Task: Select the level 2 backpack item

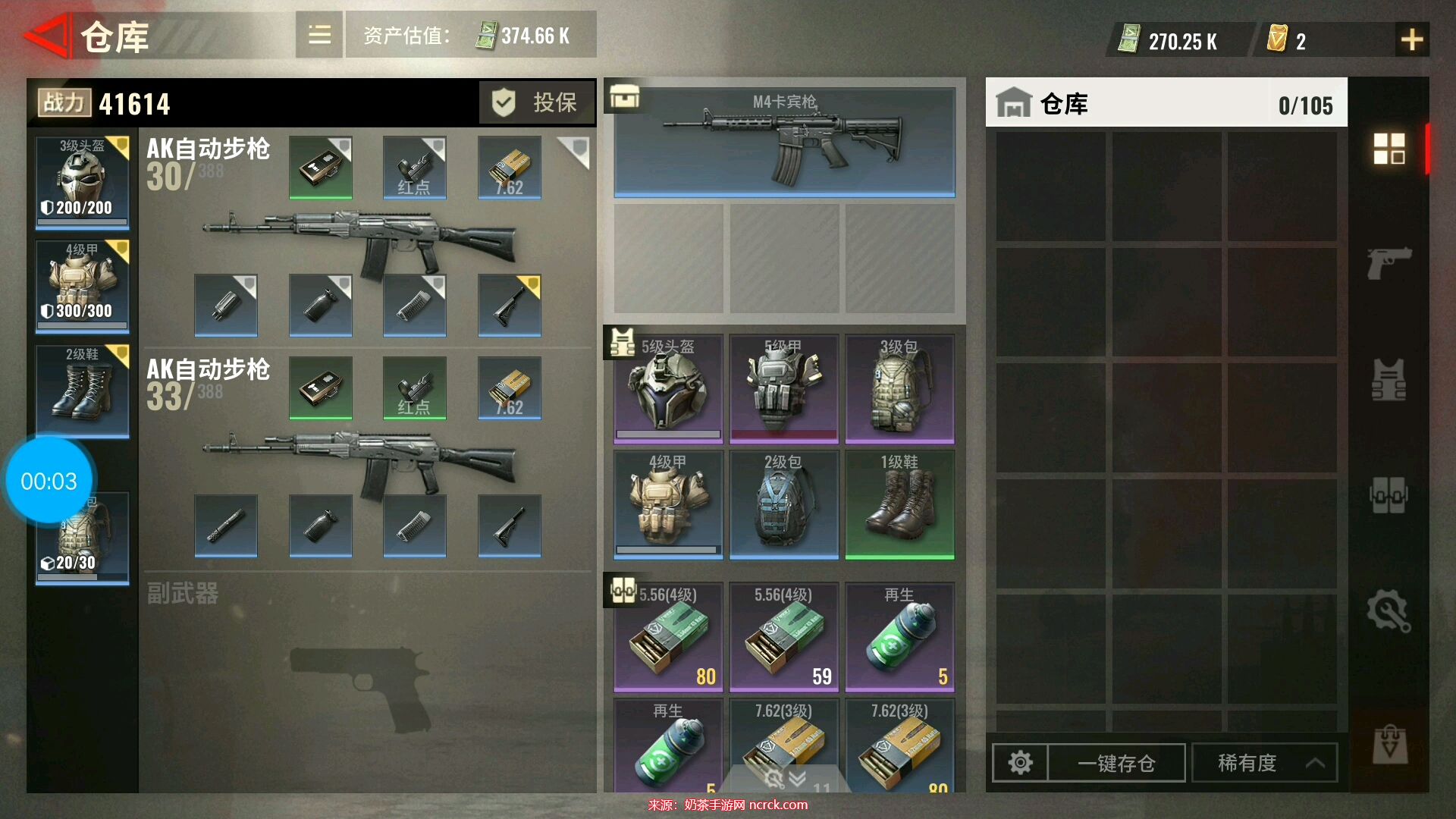Action: (784, 504)
